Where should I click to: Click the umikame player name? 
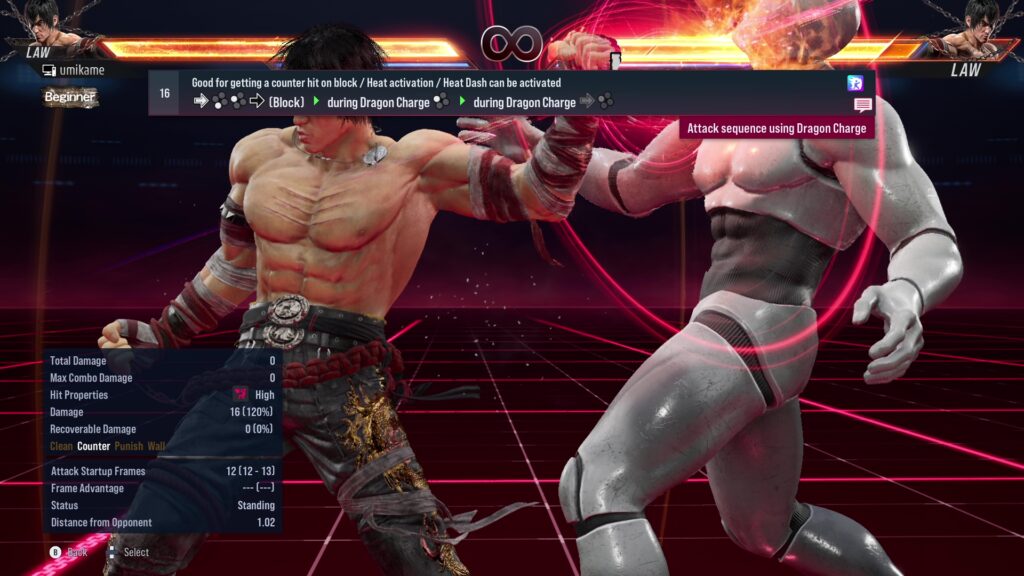[x=80, y=71]
